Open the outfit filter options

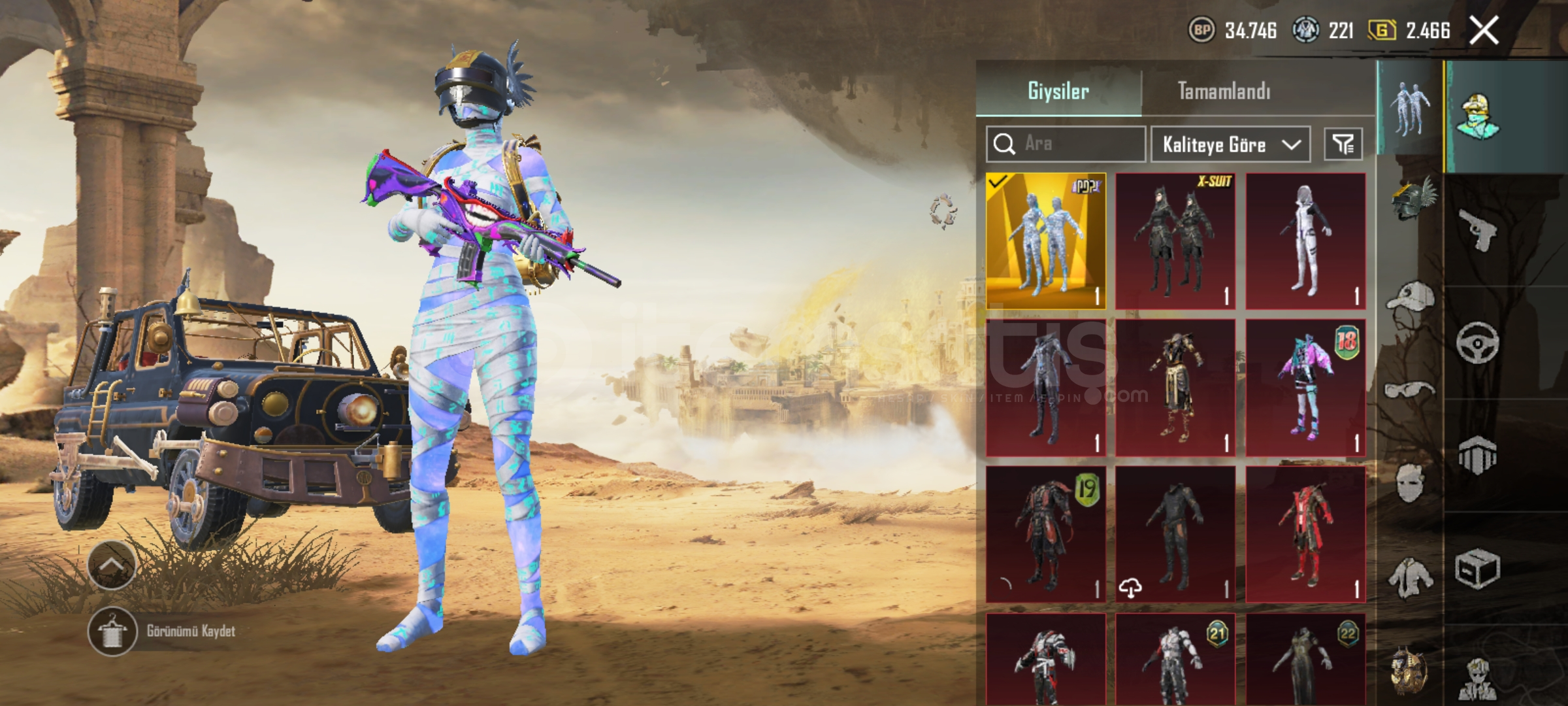(1343, 144)
